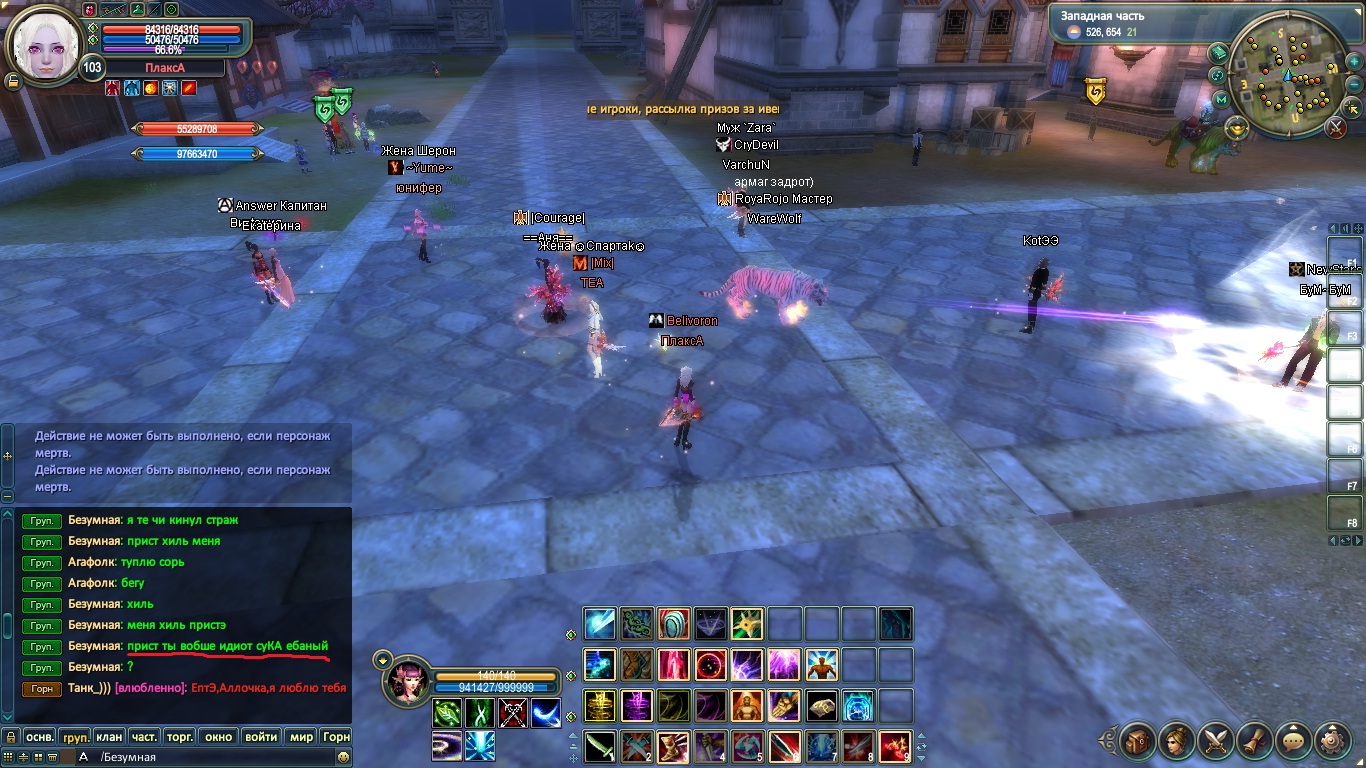Viewport: 1366px width, 768px height.
Task: Open the gear settings menu button
Action: pos(1332,741)
